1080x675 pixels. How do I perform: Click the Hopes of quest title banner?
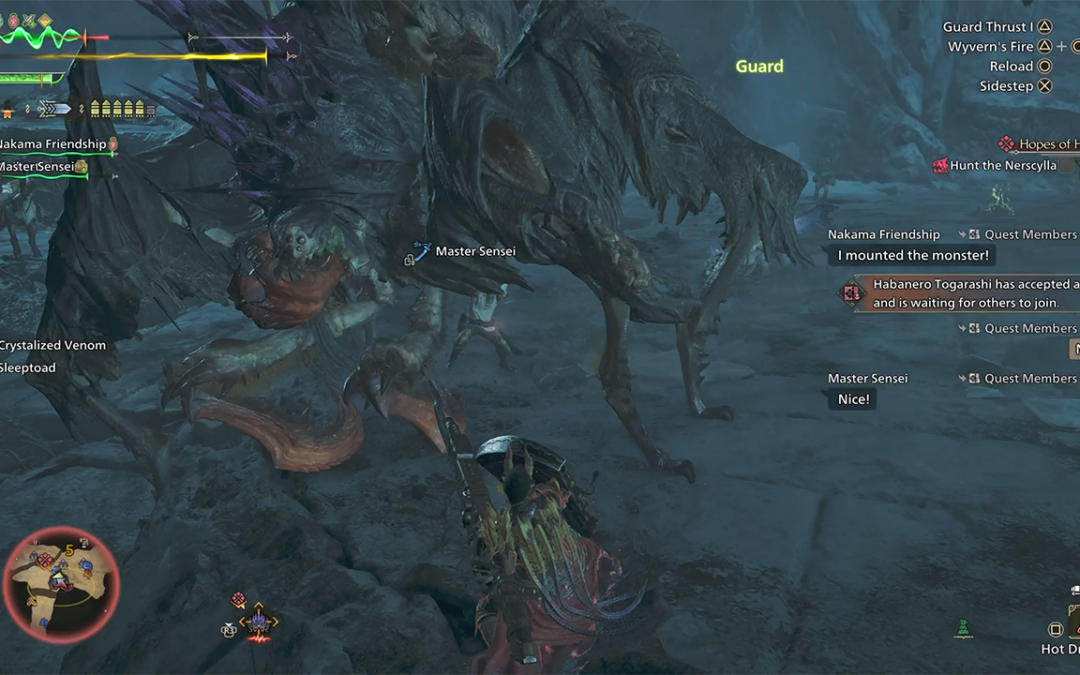tap(1046, 145)
